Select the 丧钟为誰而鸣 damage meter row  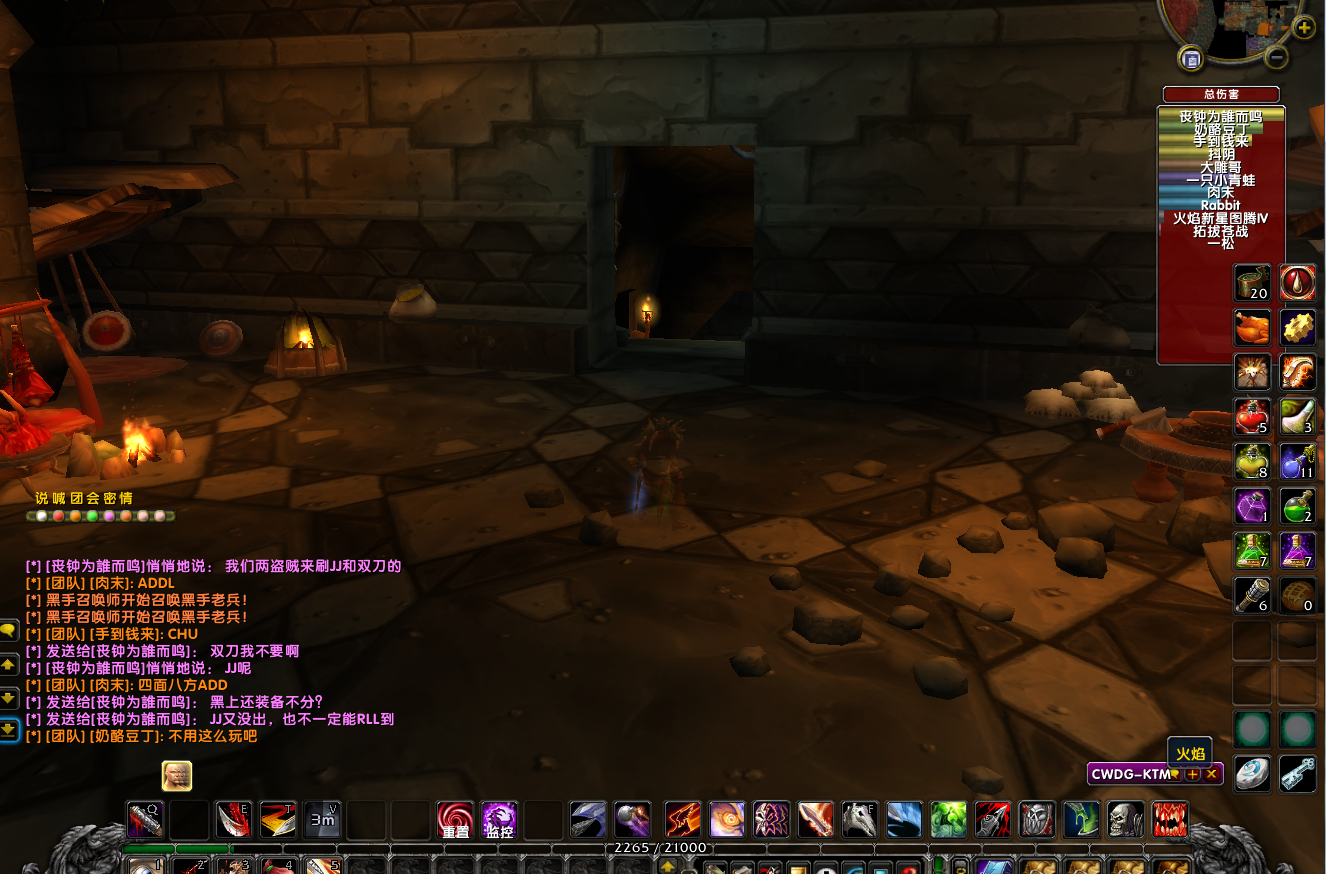tap(1220, 117)
